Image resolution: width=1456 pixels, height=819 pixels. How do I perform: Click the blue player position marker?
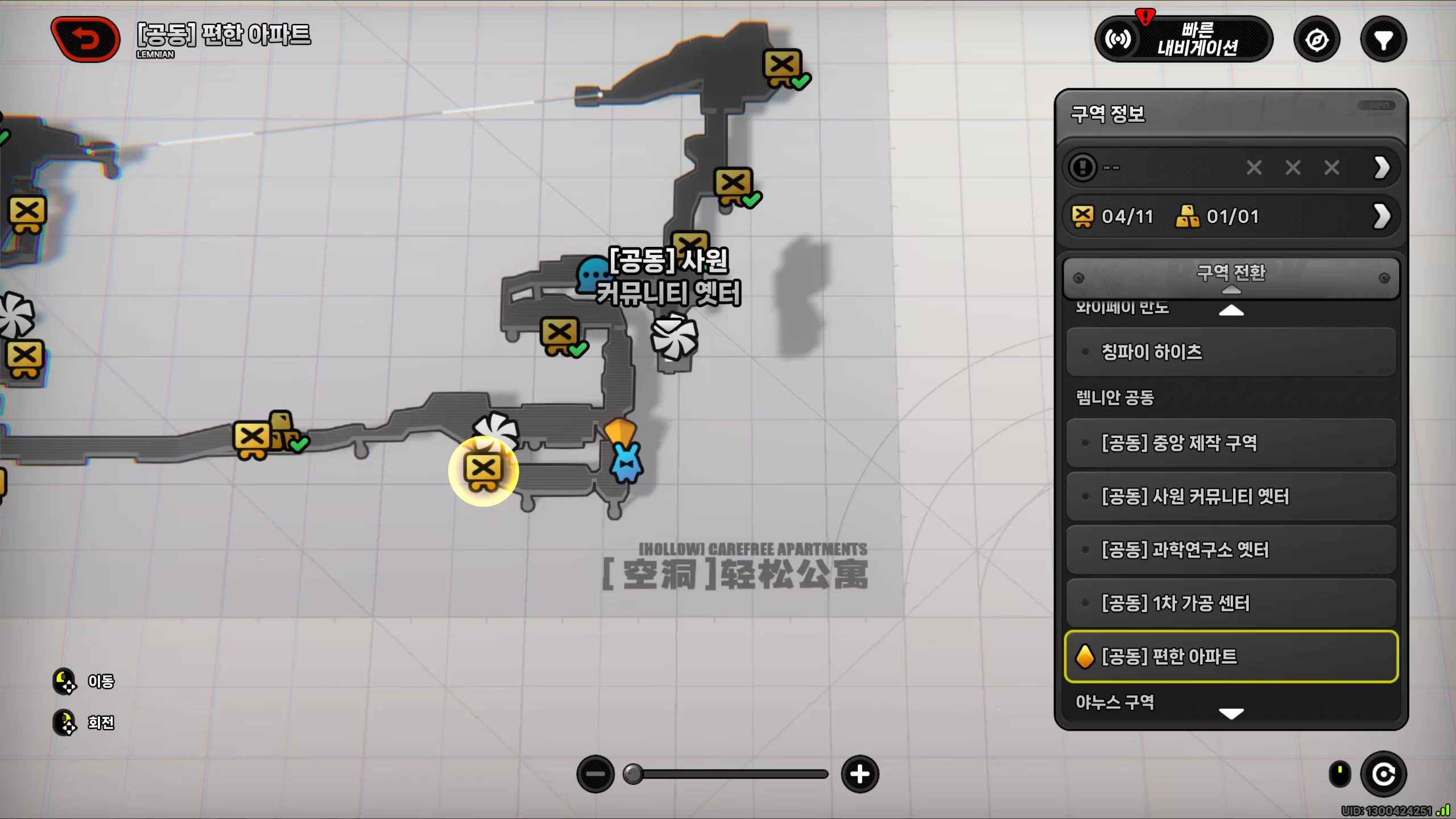(626, 464)
